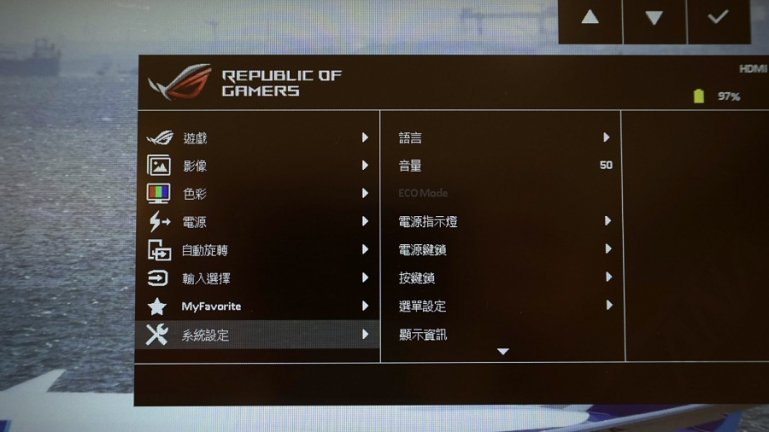The width and height of the screenshot is (769, 432).
Task: Select the 選單設定 OSD setup option
Action: (422, 306)
